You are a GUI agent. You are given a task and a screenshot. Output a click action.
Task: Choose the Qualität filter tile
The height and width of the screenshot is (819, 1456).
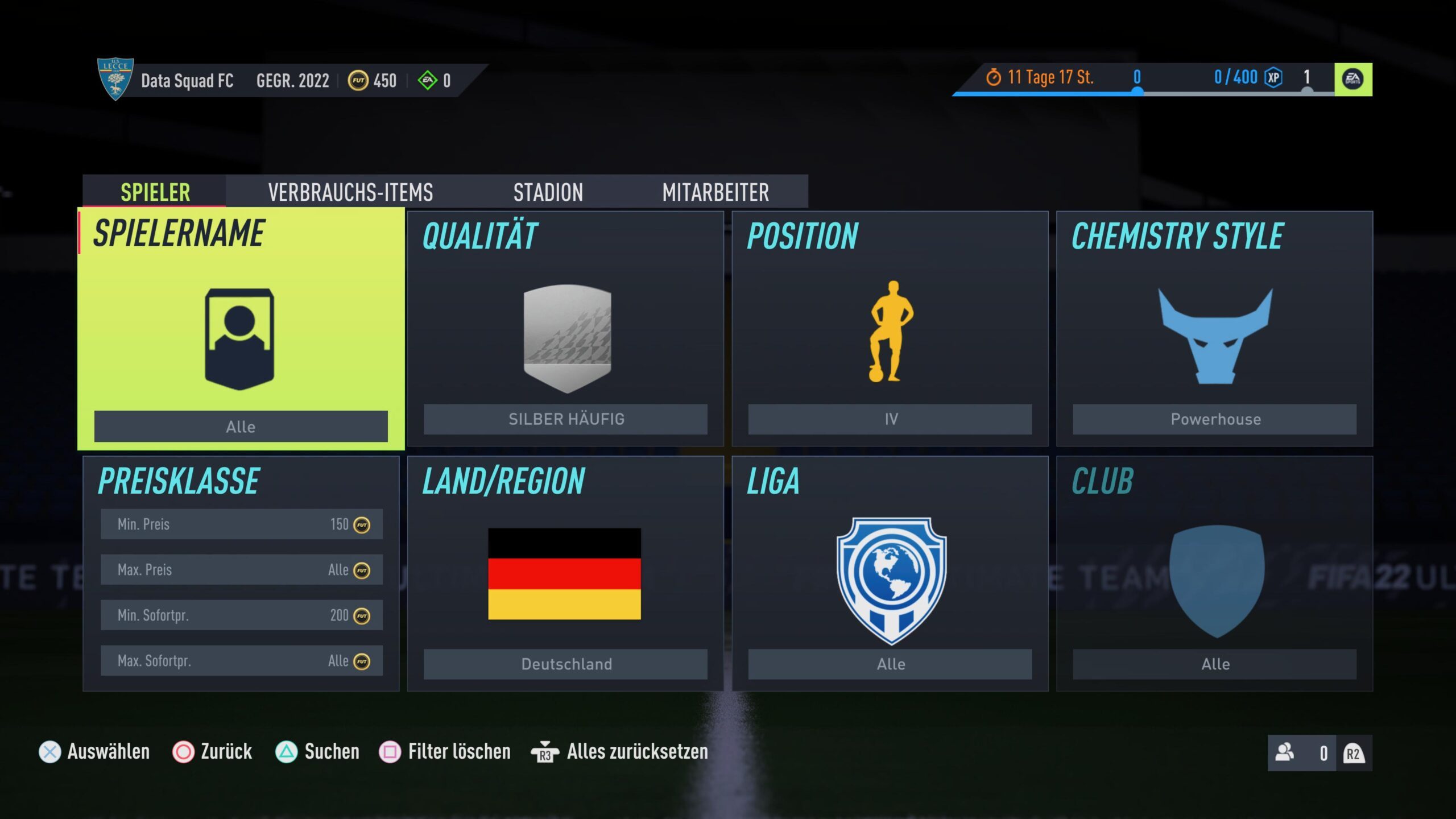[x=565, y=329]
